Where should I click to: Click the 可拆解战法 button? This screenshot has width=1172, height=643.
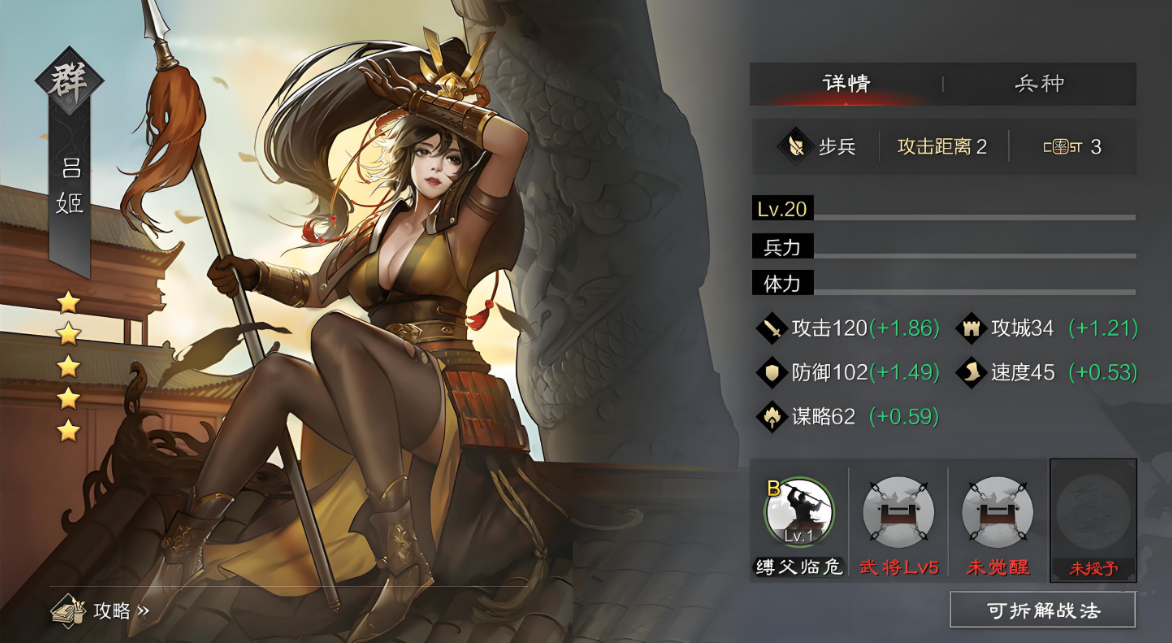(1042, 610)
